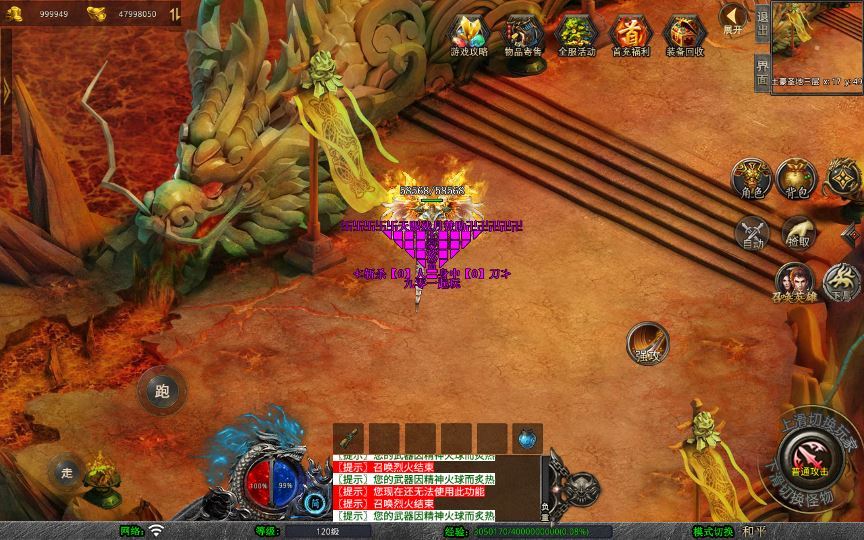Open the 背包 backpack
The width and height of the screenshot is (864, 540).
(796, 178)
